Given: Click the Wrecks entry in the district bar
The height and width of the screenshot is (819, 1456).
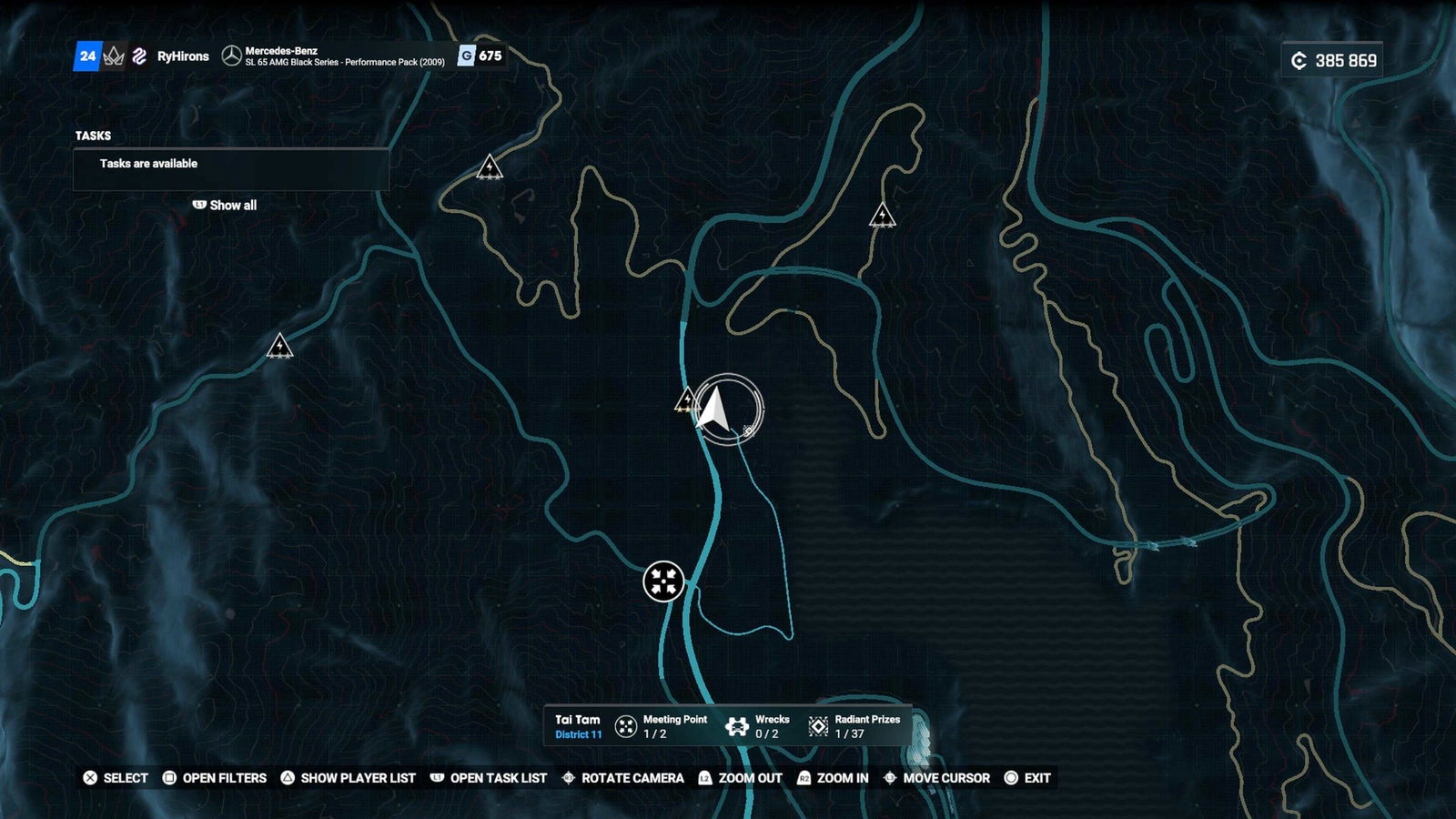Looking at the screenshot, I should 757,726.
